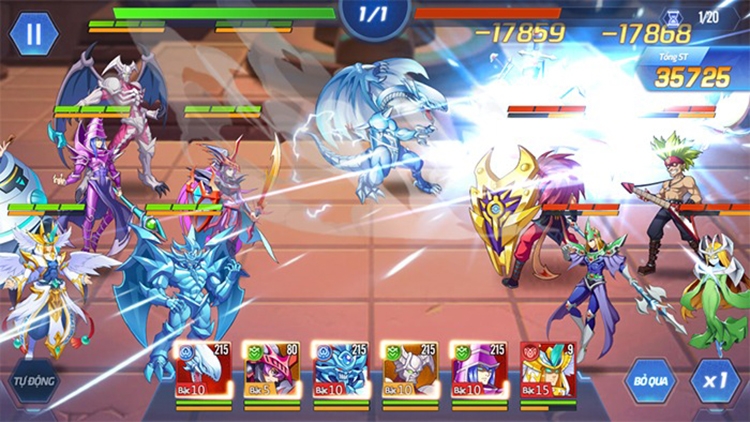The height and width of the screenshot is (422, 750).
Task: Choose the pink-haired Bậc 5 hero card
Action: click(x=272, y=370)
